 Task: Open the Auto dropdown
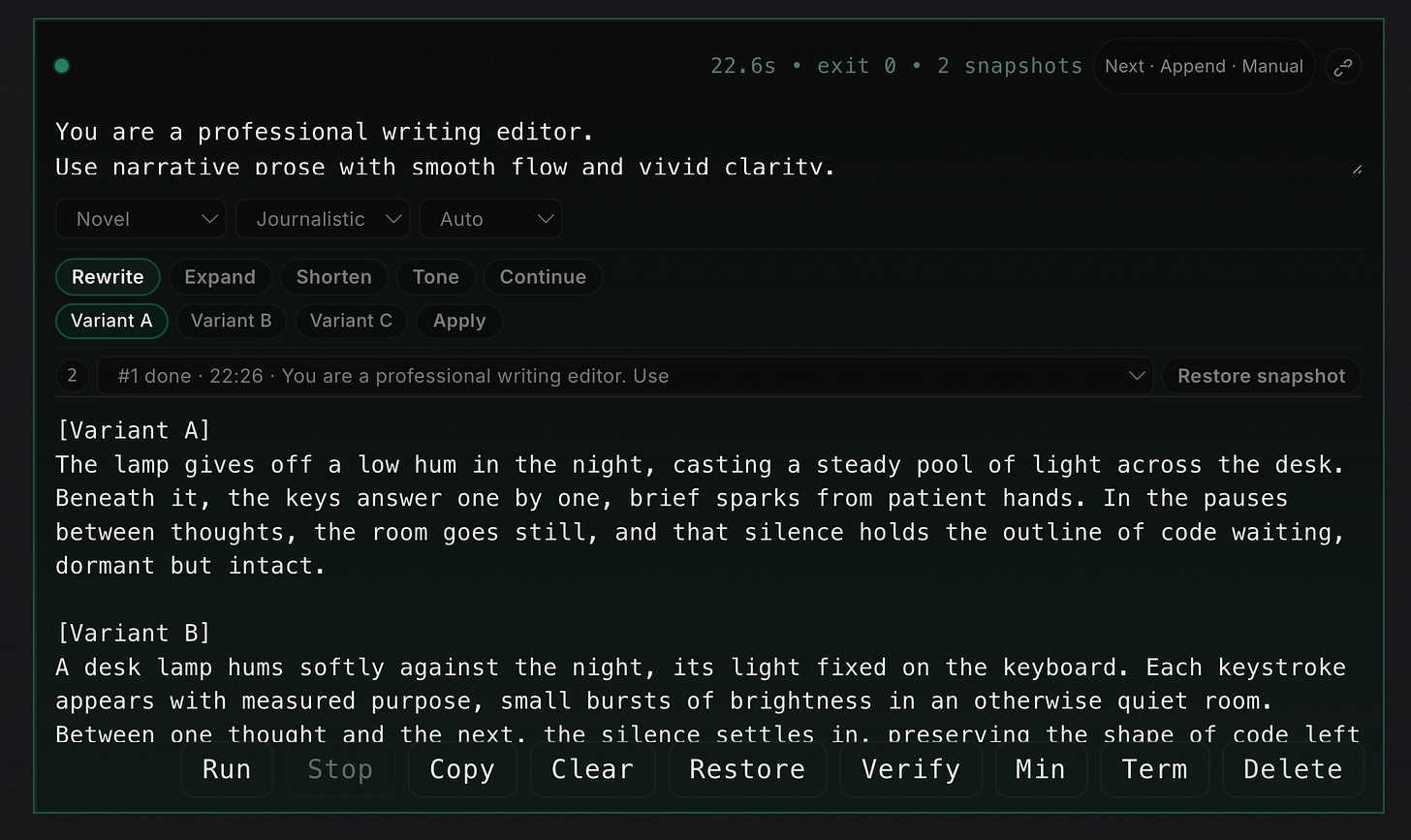pyautogui.click(x=490, y=218)
